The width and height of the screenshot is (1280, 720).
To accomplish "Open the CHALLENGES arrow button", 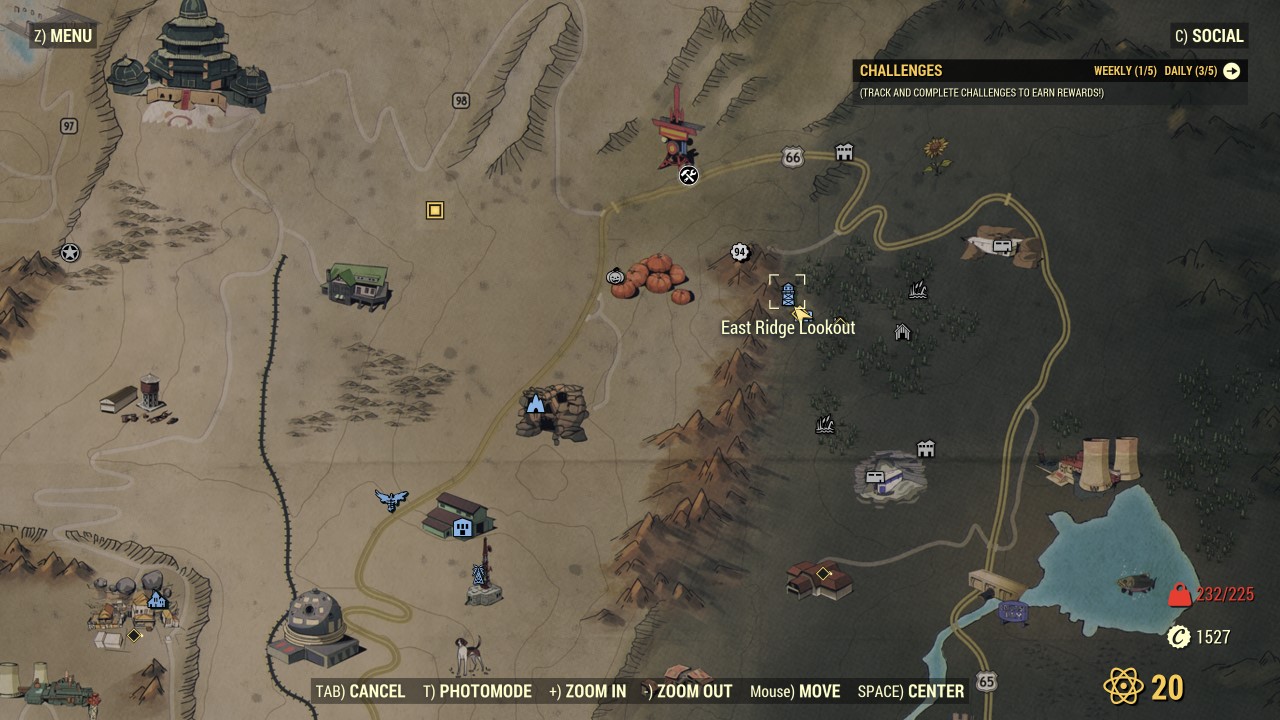I will click(x=1232, y=71).
